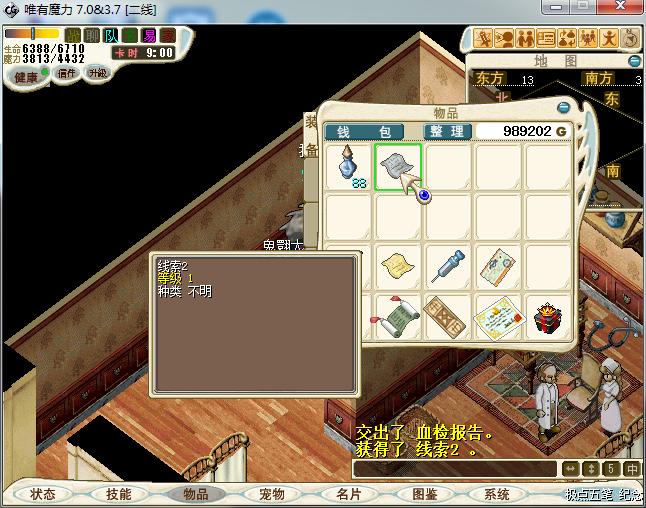Select the highlighted 线索2 clue paper

(x=398, y=165)
